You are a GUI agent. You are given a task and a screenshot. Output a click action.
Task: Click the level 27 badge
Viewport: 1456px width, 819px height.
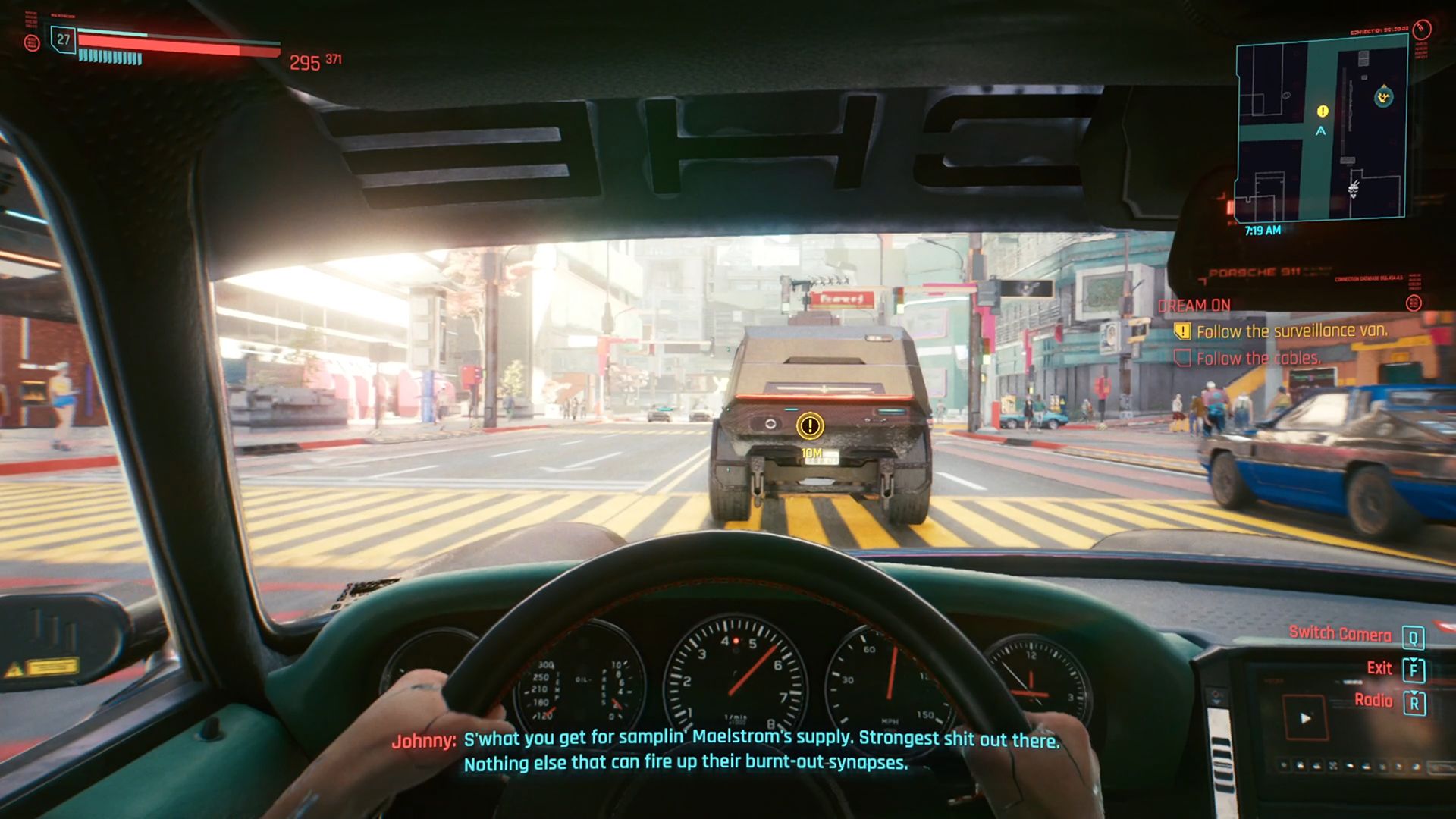point(63,39)
